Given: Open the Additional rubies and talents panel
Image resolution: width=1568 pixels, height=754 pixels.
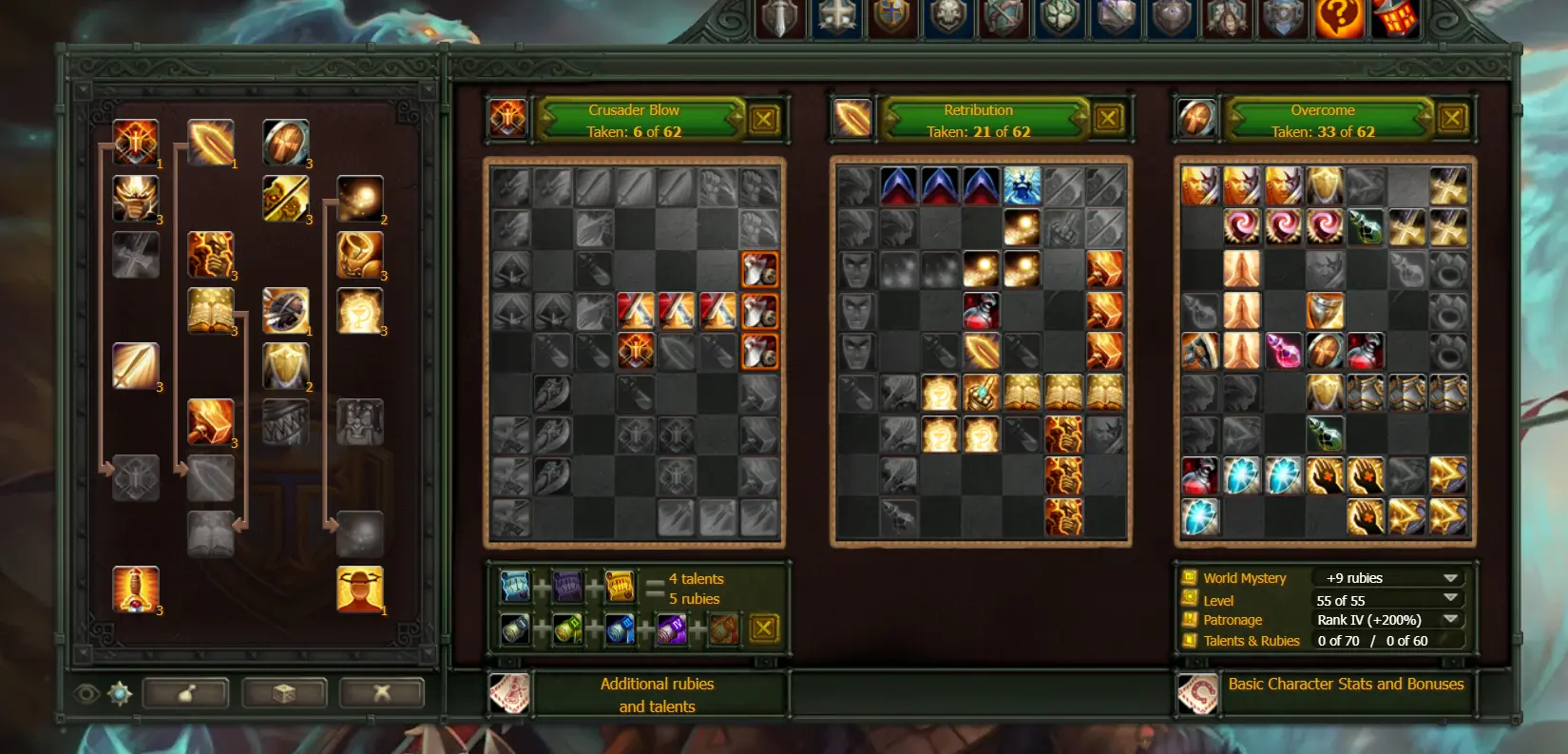Looking at the screenshot, I should 657,694.
